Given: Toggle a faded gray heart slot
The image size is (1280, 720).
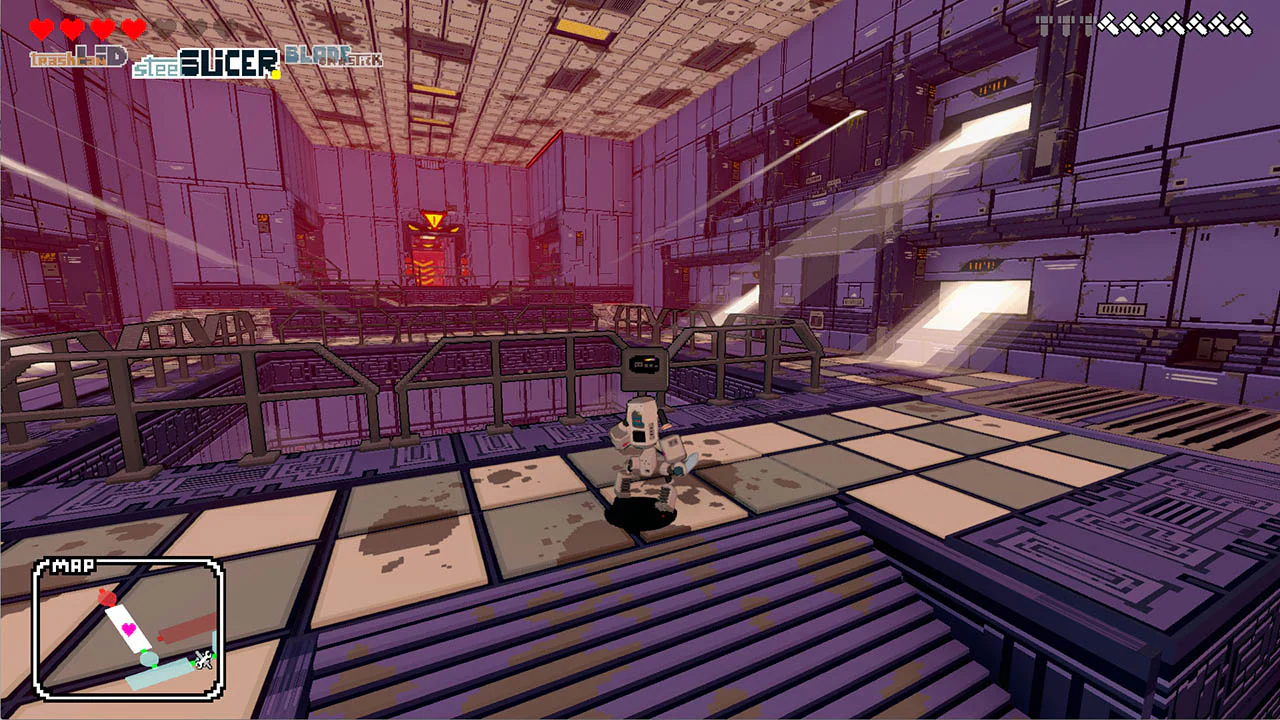Looking at the screenshot, I should [162, 28].
